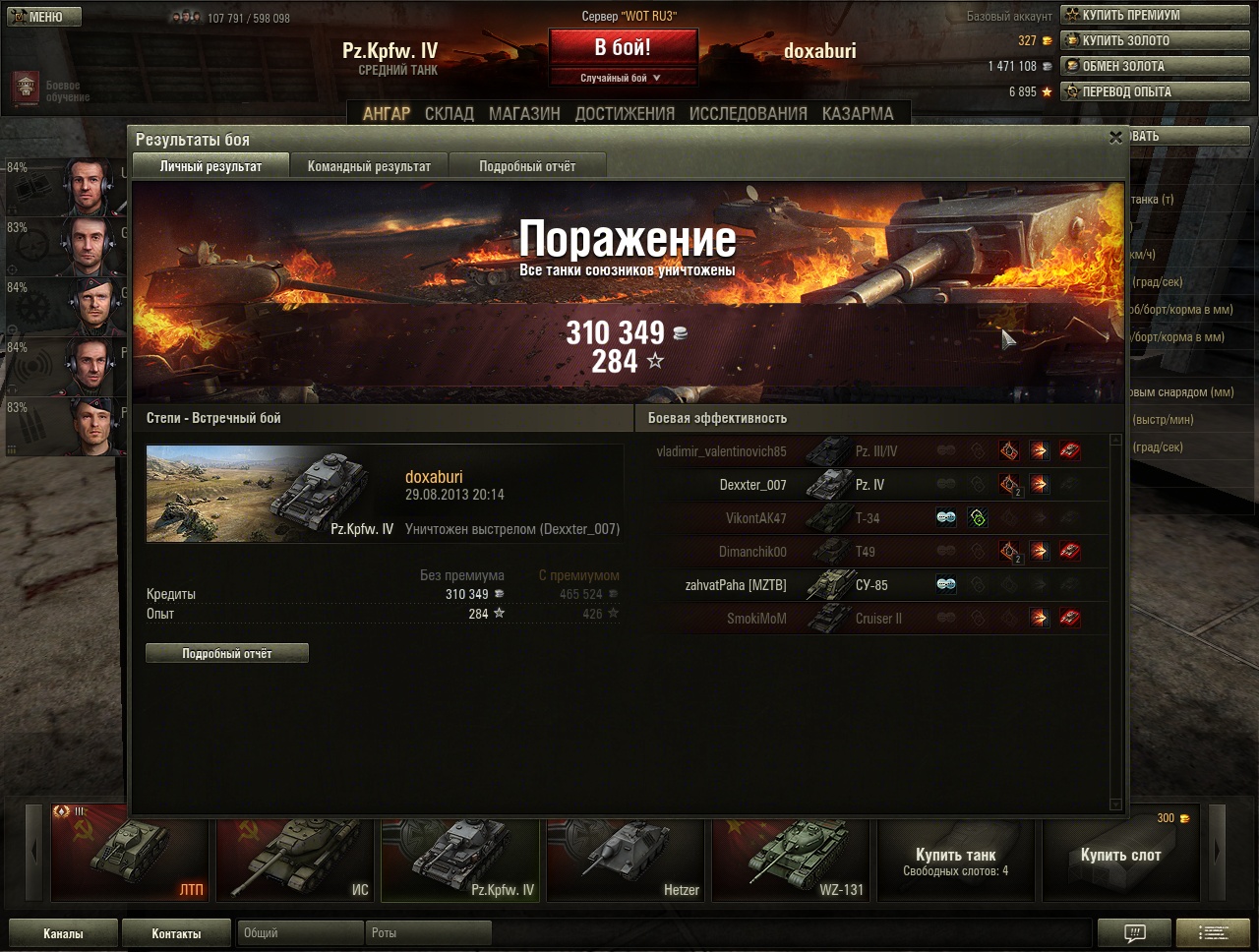Go to the СКЛАД section

[449, 114]
